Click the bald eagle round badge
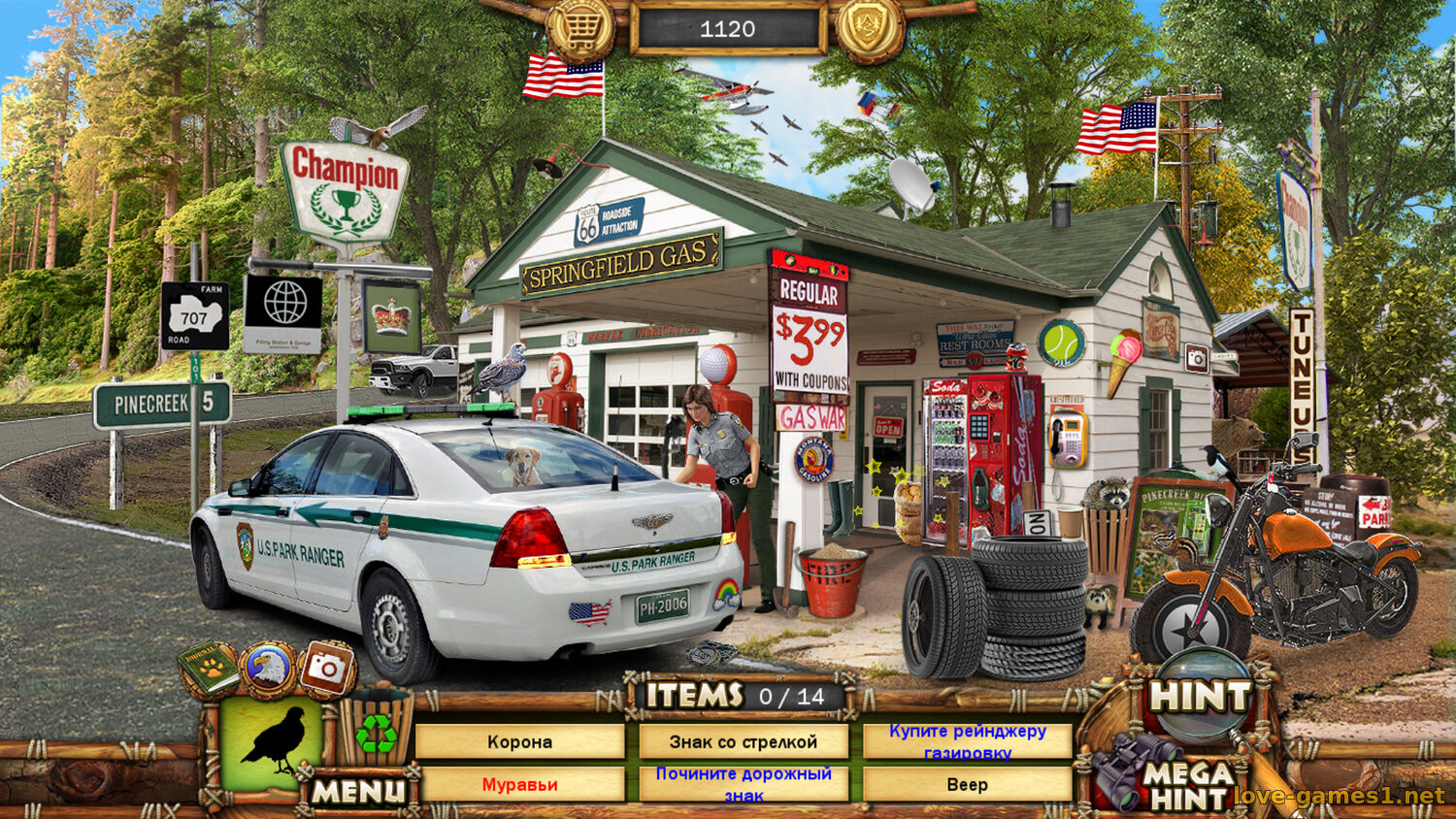1456x819 pixels. [268, 669]
